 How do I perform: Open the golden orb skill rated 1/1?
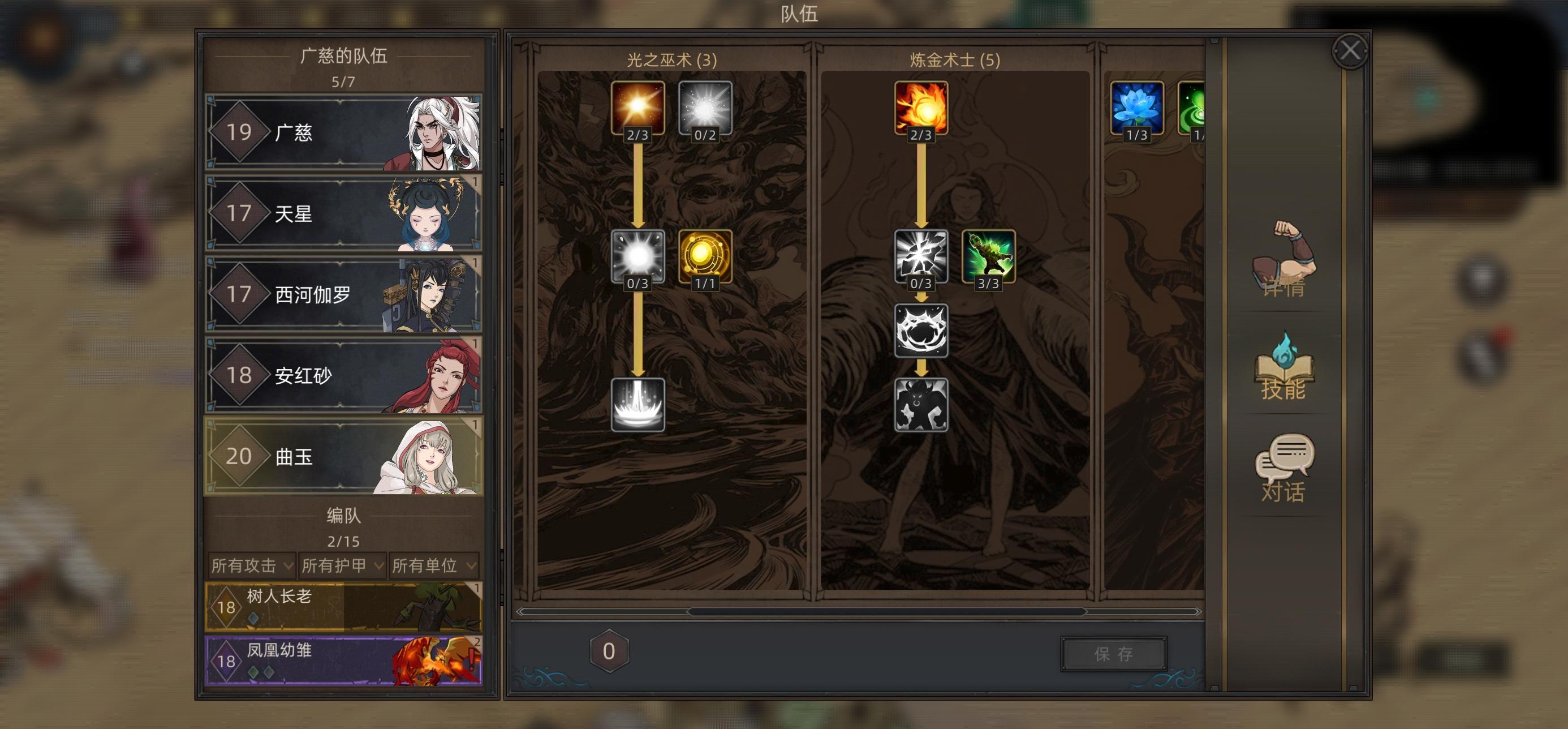[x=705, y=259]
